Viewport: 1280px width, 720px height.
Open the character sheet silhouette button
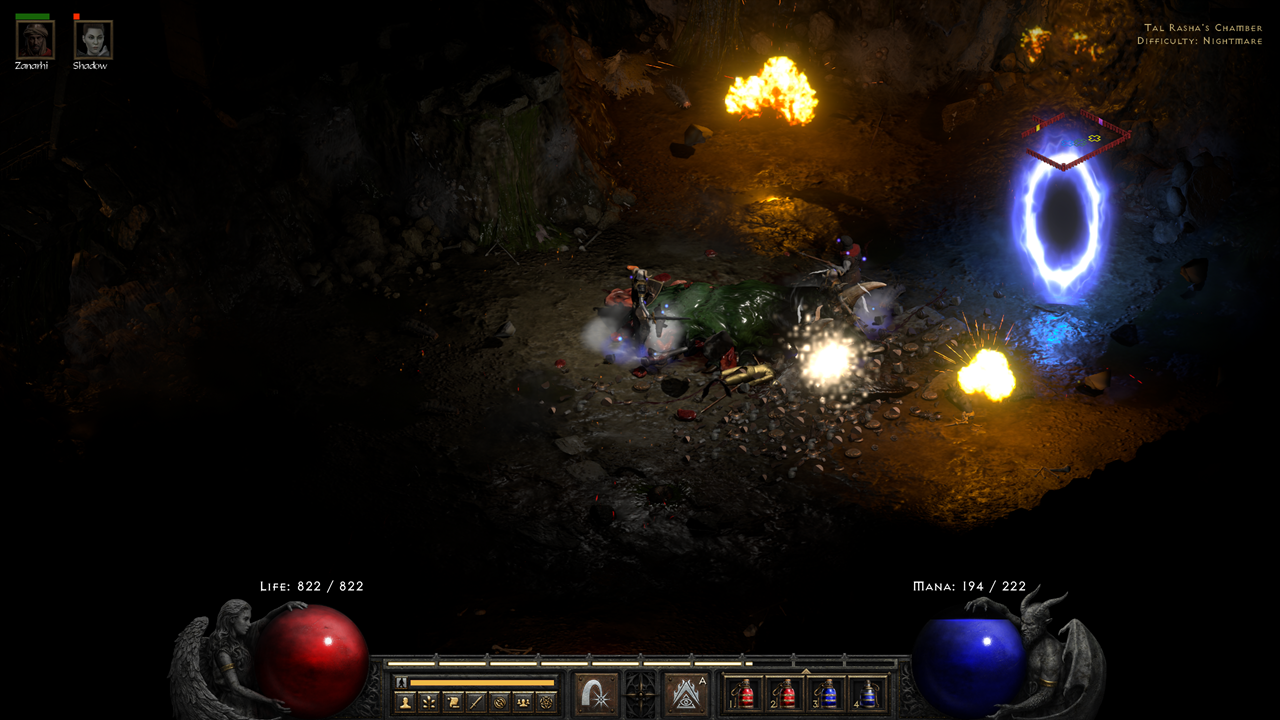(x=405, y=702)
